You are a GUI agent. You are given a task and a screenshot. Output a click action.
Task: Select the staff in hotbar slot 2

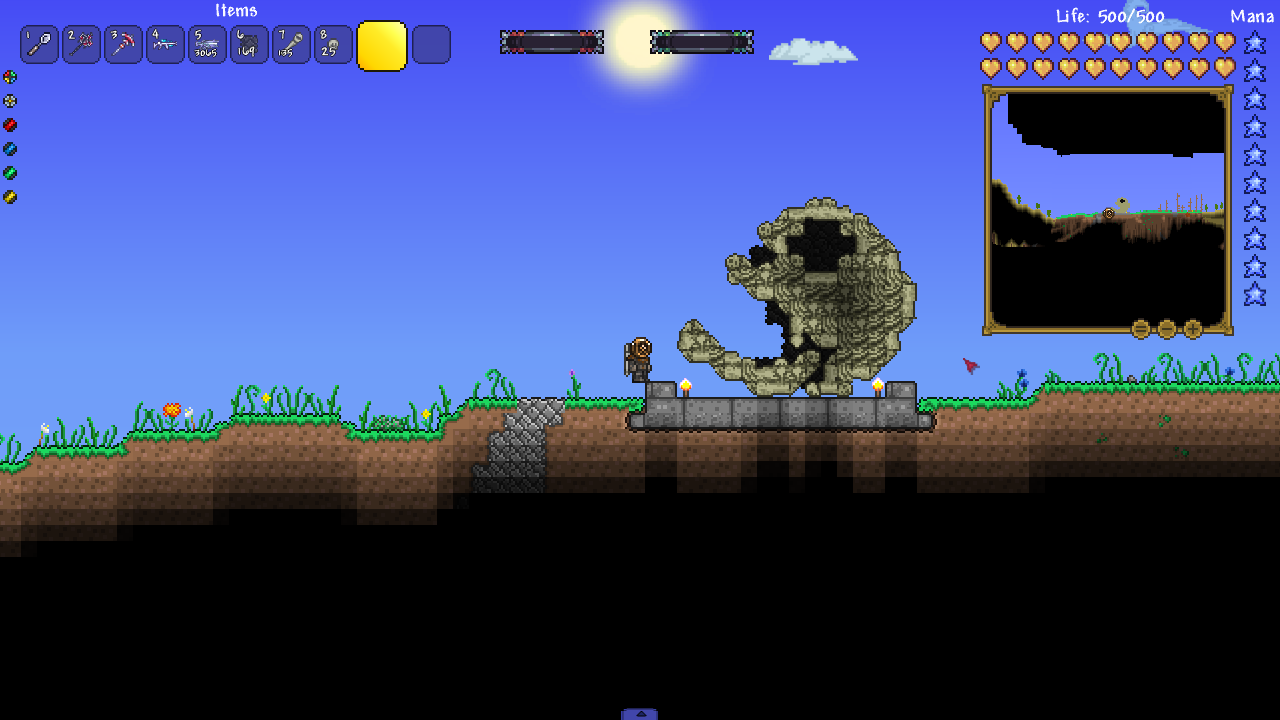[81, 44]
